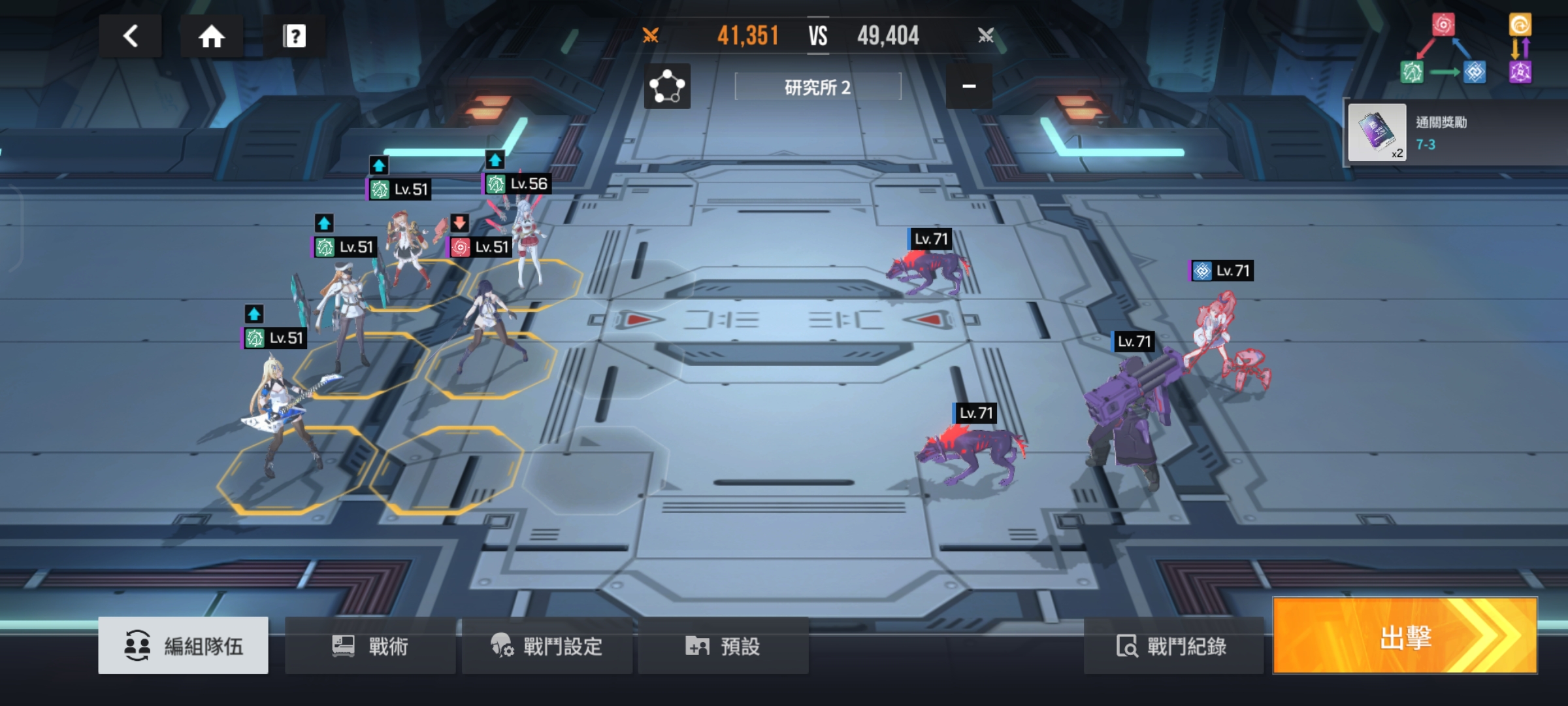
Task: Return to the home screen
Action: (211, 36)
